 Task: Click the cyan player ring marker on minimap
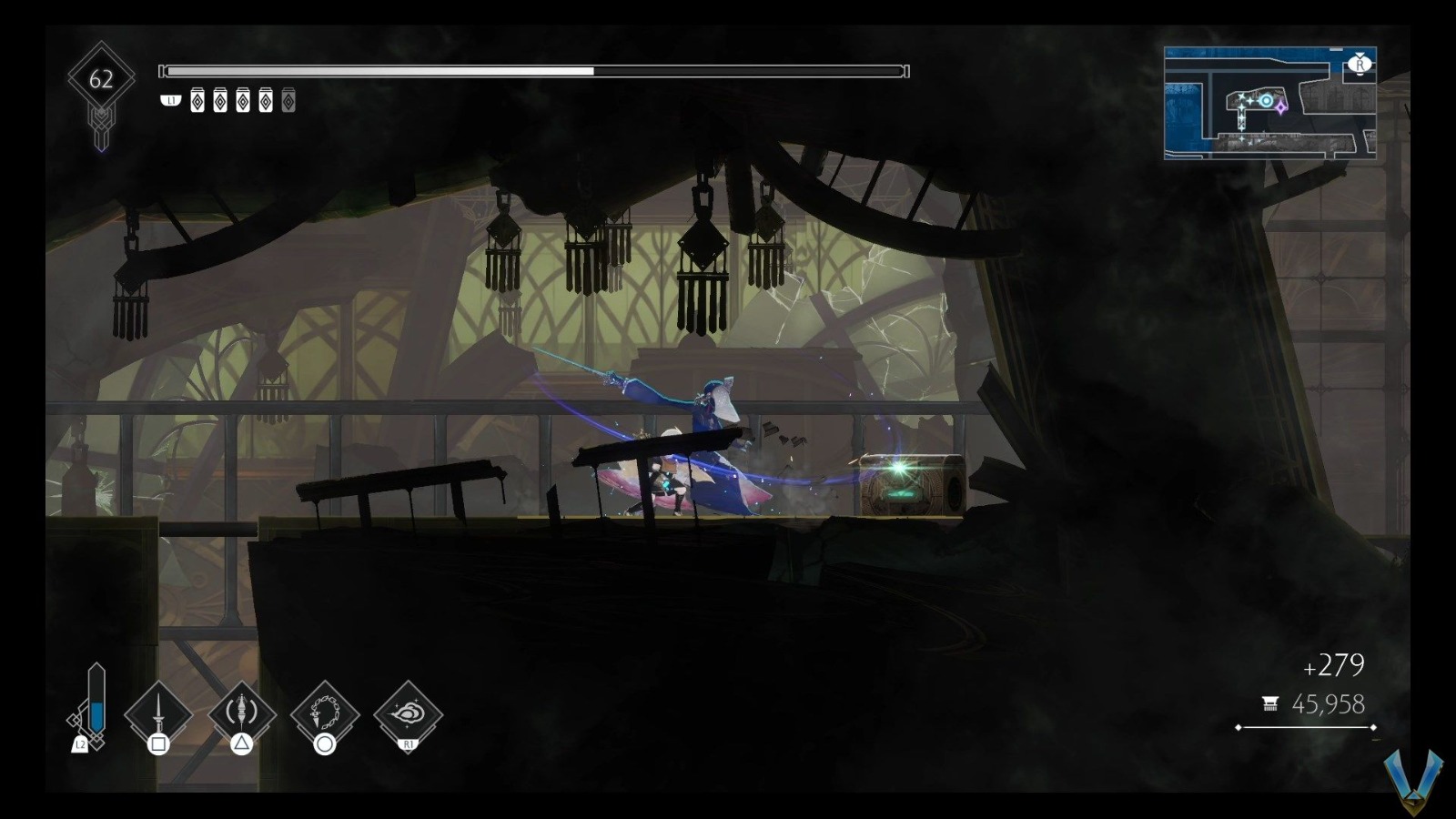pyautogui.click(x=1266, y=100)
